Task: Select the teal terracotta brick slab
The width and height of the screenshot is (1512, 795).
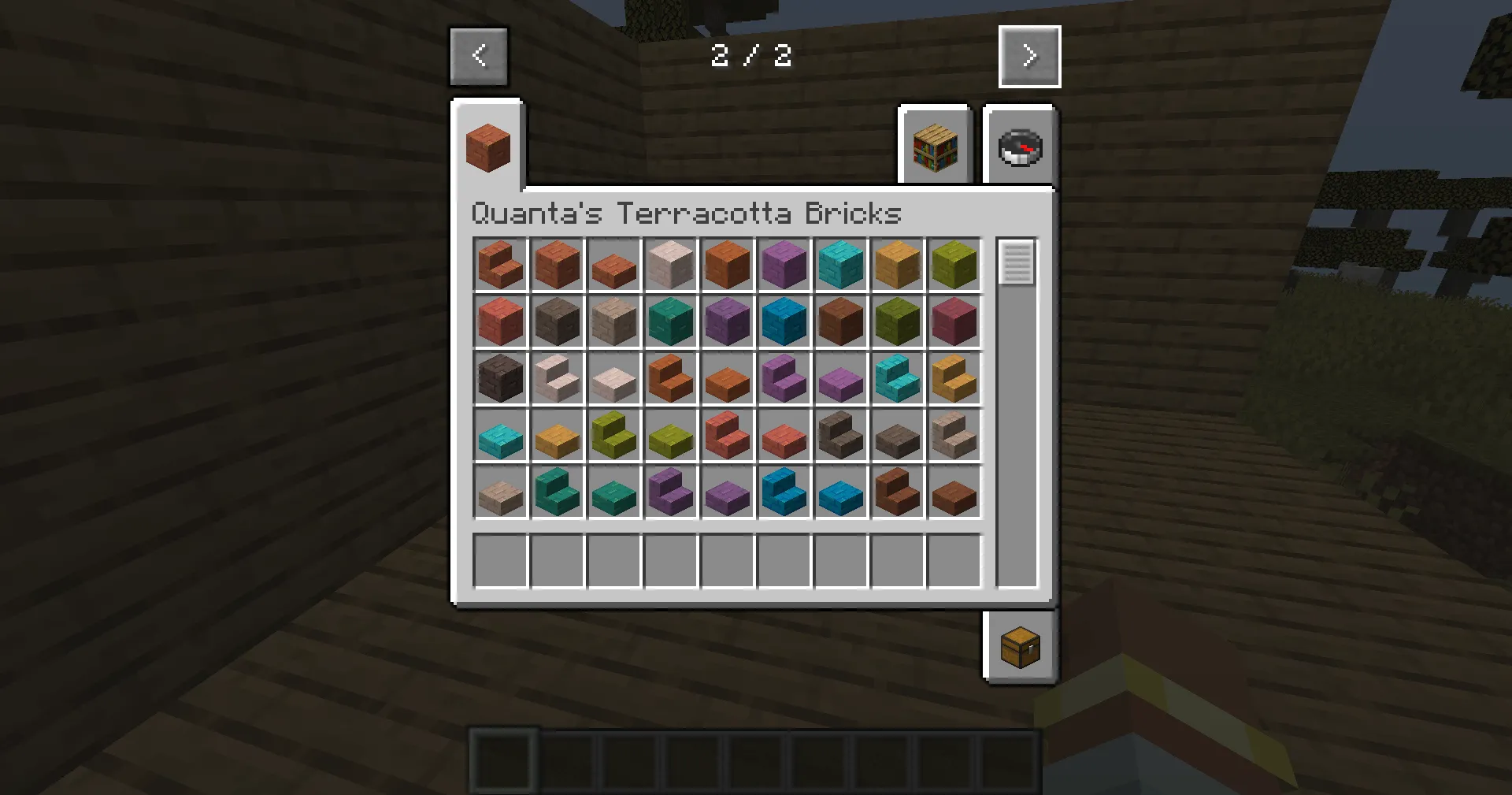Action: 613,492
